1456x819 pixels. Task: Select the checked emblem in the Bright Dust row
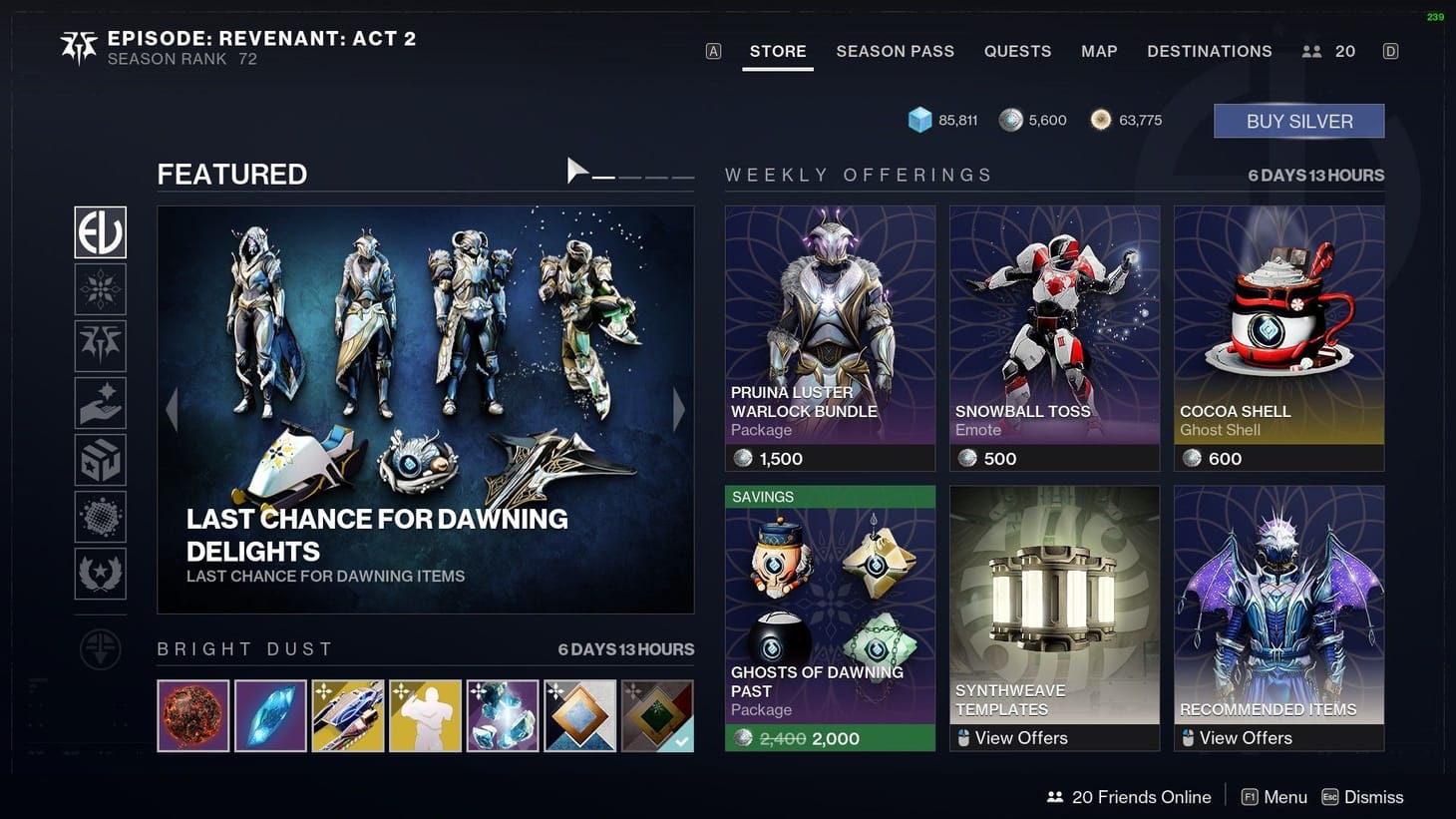tap(657, 715)
